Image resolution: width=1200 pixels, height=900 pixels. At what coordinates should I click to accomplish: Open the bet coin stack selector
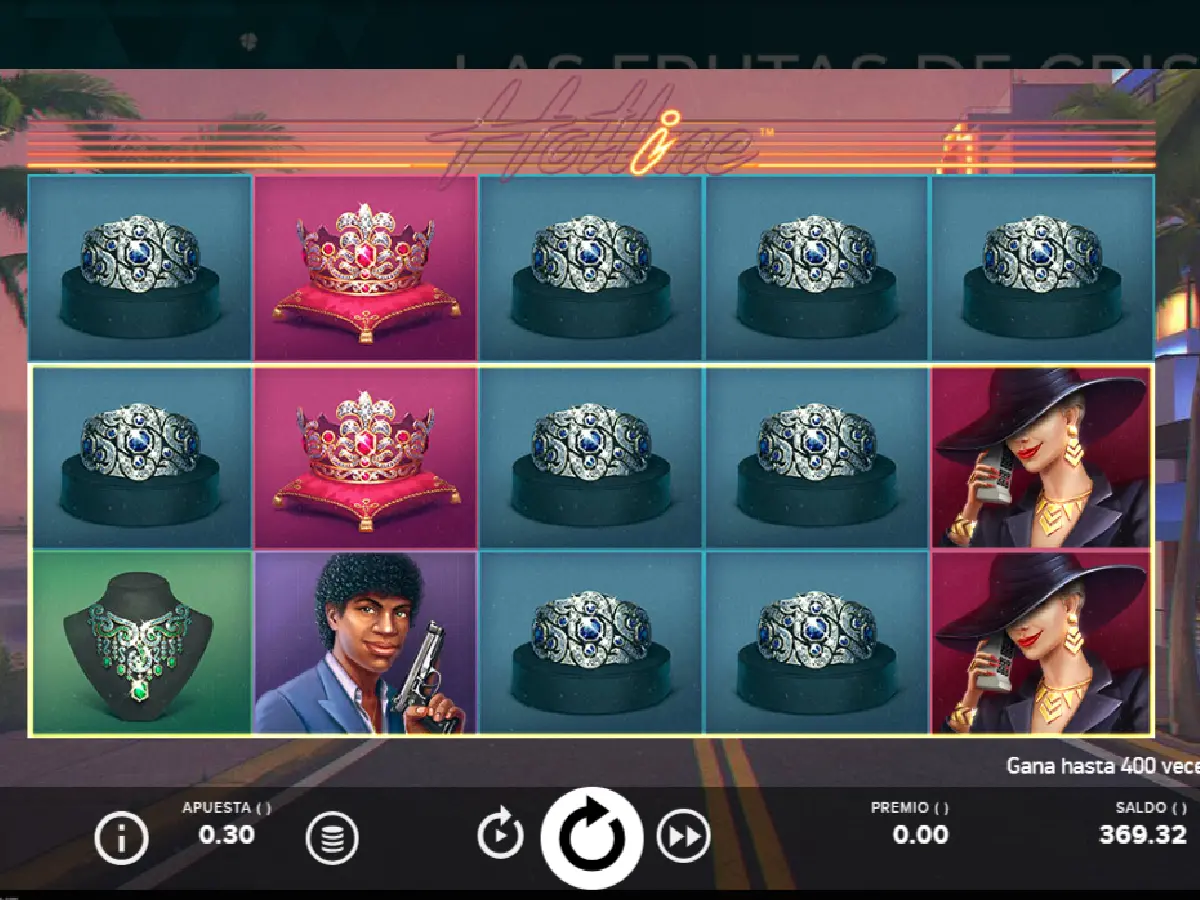(332, 838)
